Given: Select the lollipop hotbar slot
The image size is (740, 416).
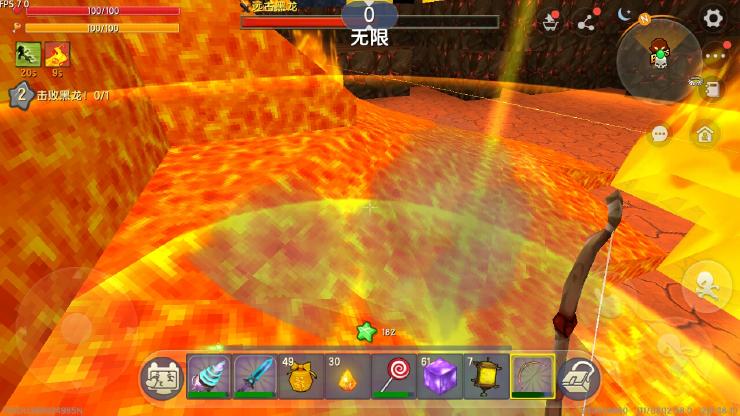Looking at the screenshot, I should (x=393, y=377).
